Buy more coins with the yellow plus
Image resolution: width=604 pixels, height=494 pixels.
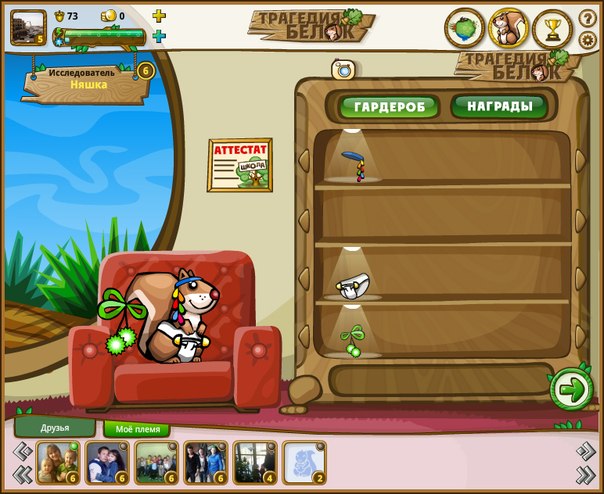pos(159,16)
